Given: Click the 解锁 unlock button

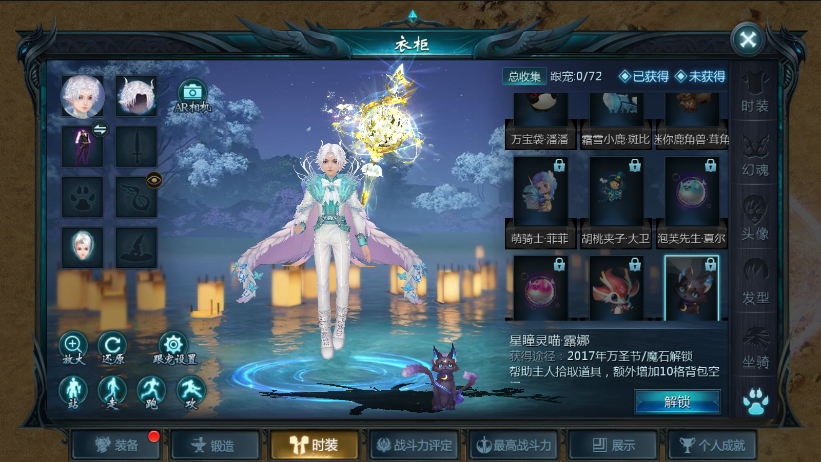Looking at the screenshot, I should click(677, 401).
